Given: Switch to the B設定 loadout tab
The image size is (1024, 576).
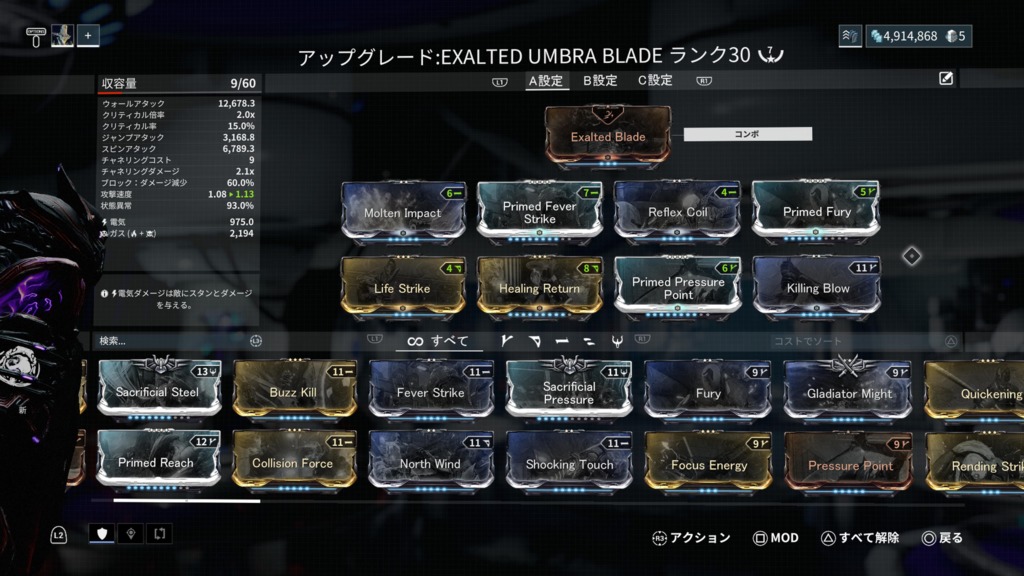Looking at the screenshot, I should point(600,80).
